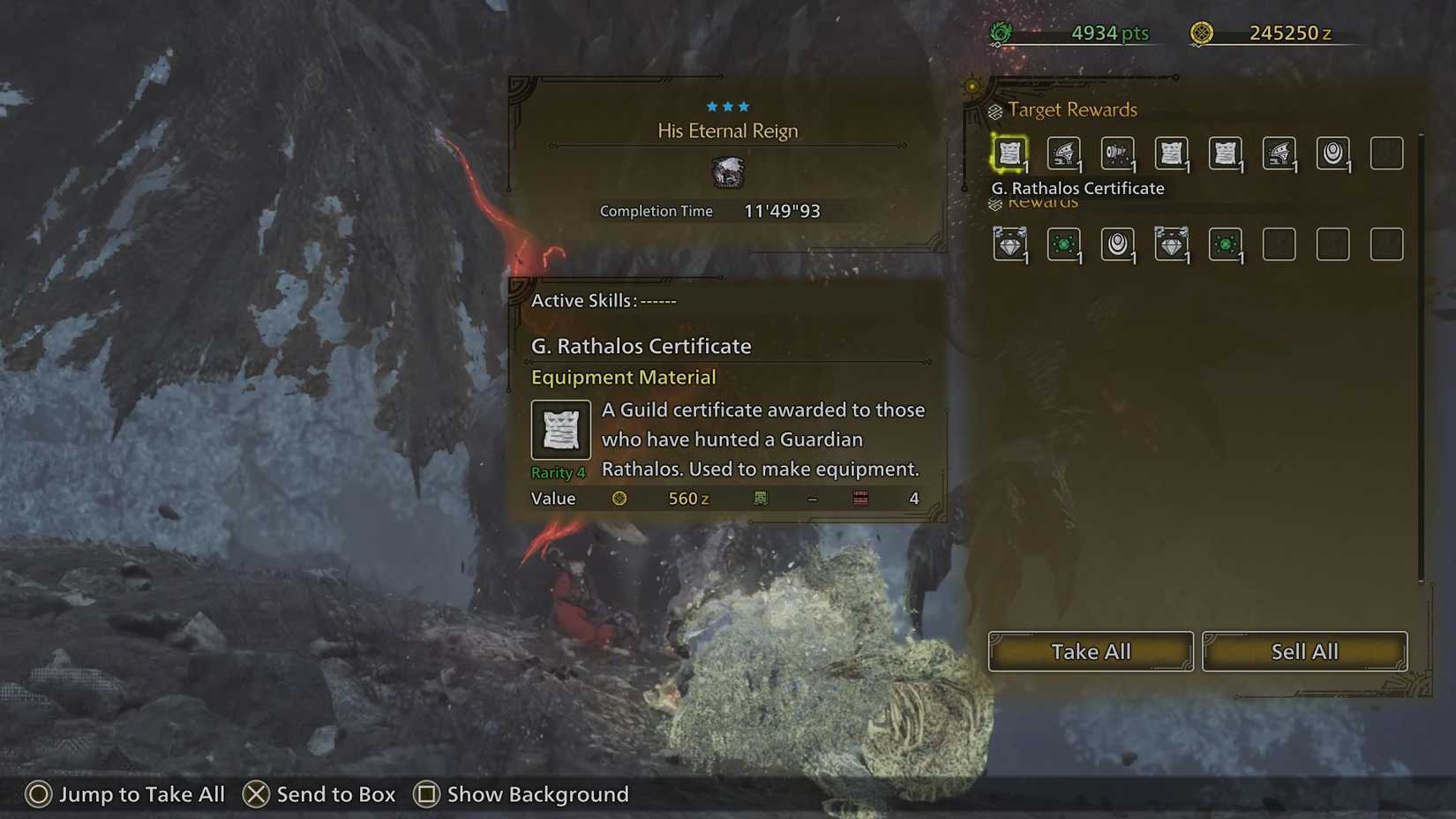1456x819 pixels.
Task: Click the Target Rewards header icon
Action: point(996,109)
